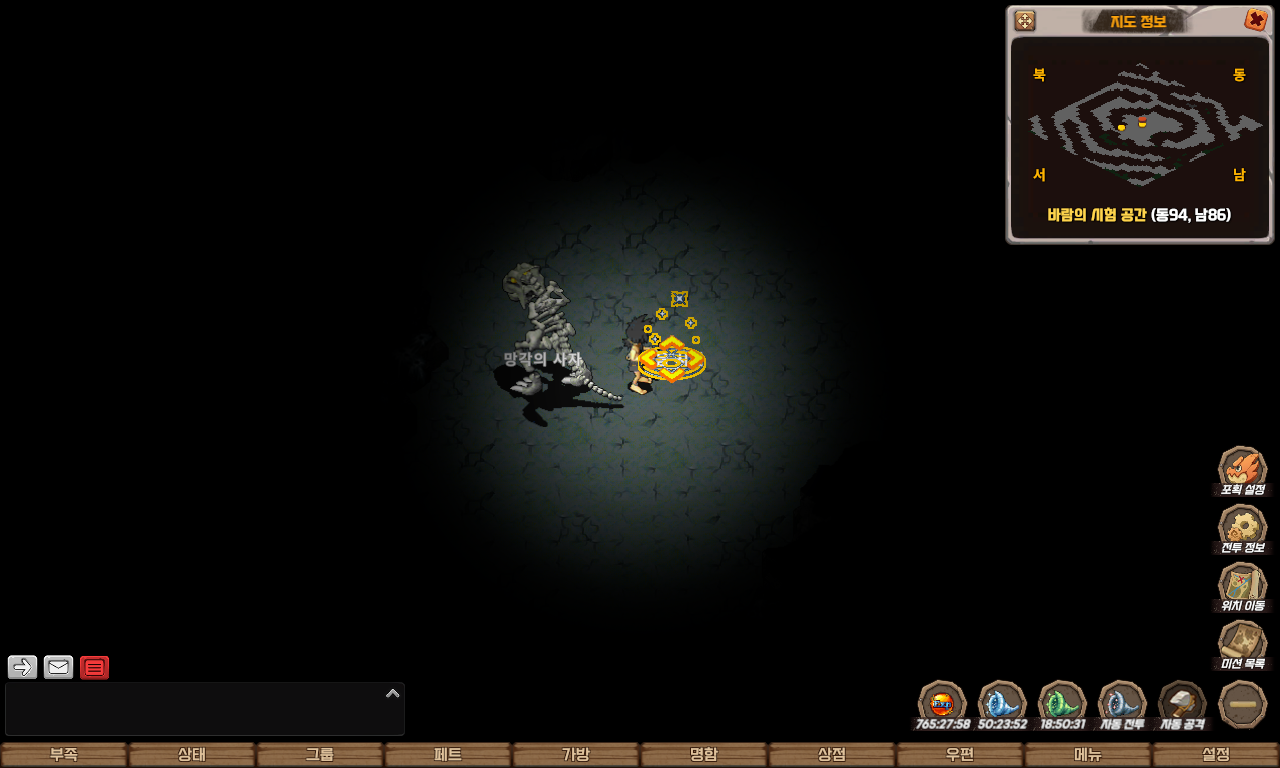This screenshot has width=1280, height=768.
Task: Open the 우편 (mail) menu
Action: 960,755
